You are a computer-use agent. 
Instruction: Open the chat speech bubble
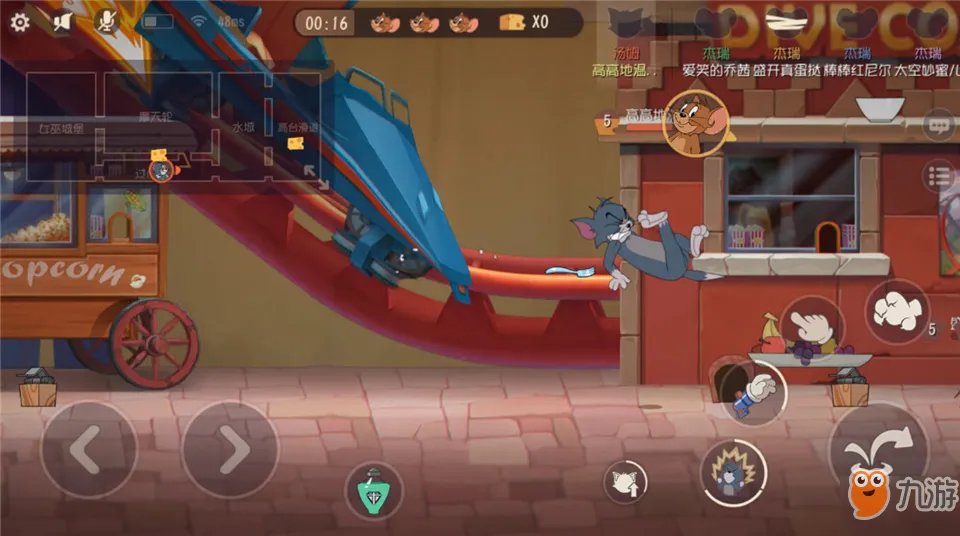(x=939, y=126)
